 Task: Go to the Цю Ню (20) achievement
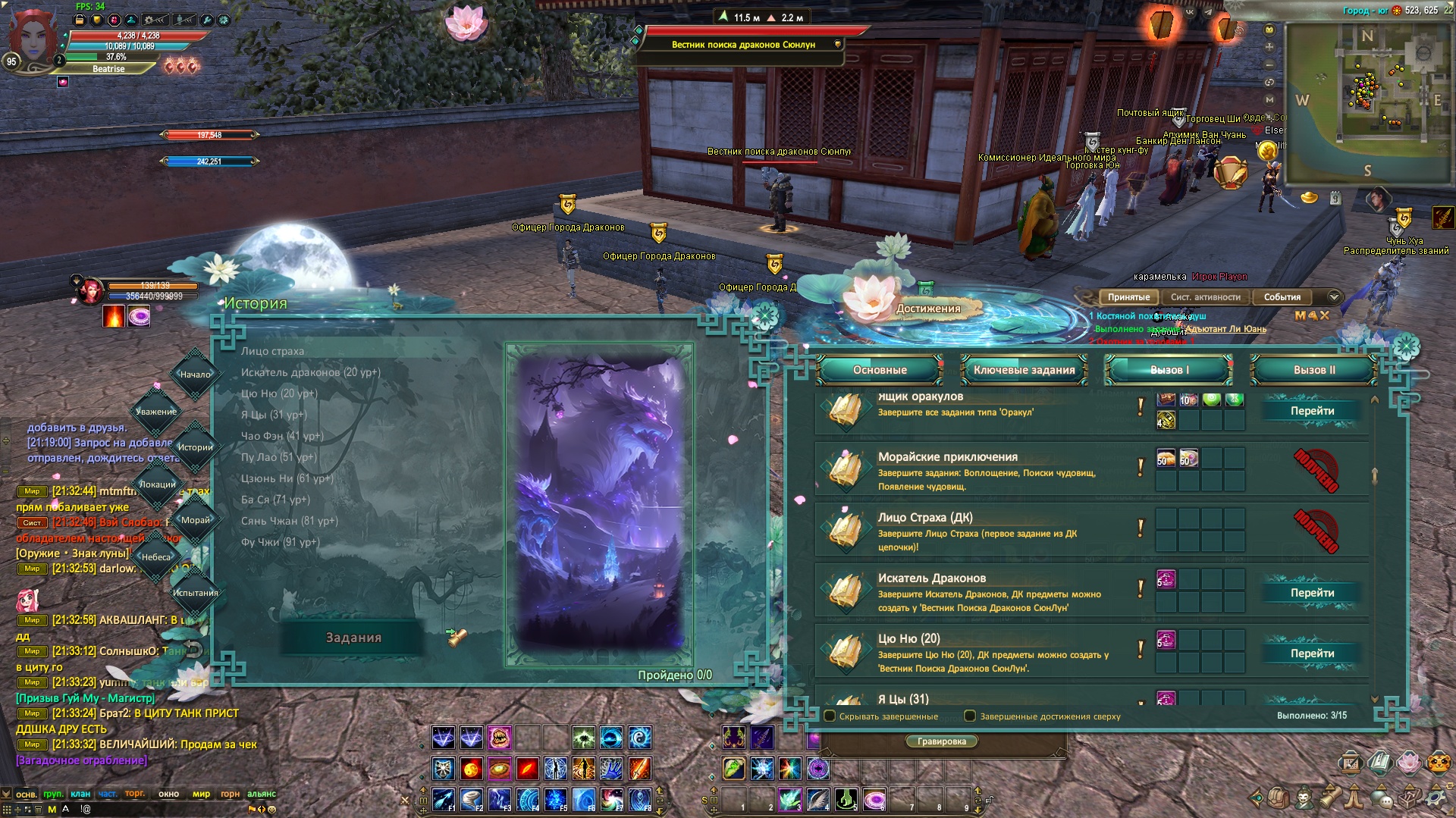[x=1312, y=653]
